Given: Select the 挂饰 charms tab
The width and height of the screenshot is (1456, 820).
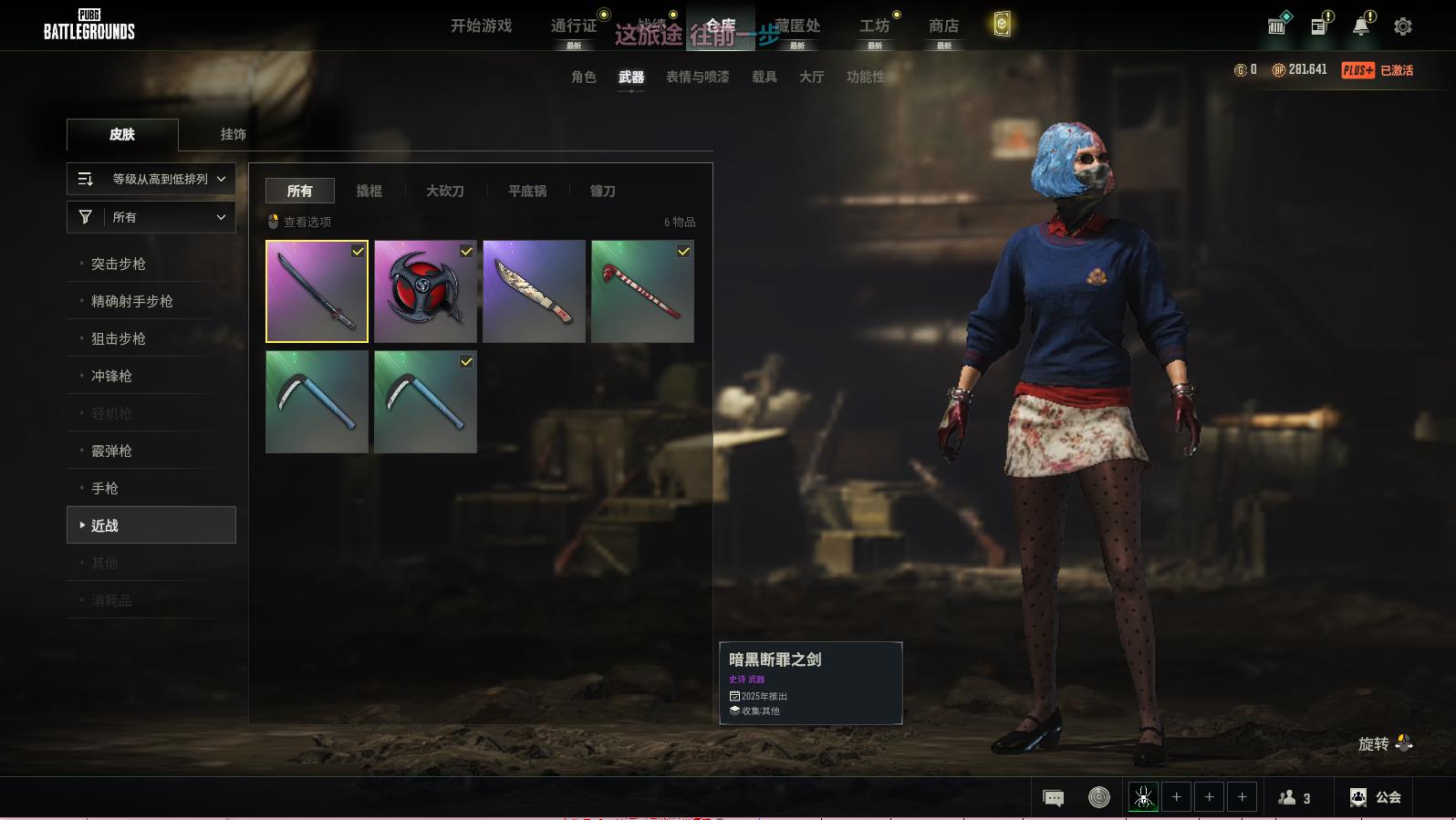Looking at the screenshot, I should [234, 134].
